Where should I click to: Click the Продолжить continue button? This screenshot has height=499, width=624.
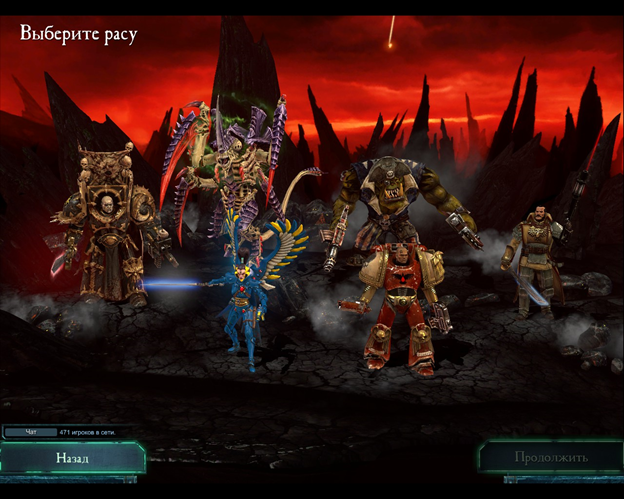pyautogui.click(x=551, y=457)
